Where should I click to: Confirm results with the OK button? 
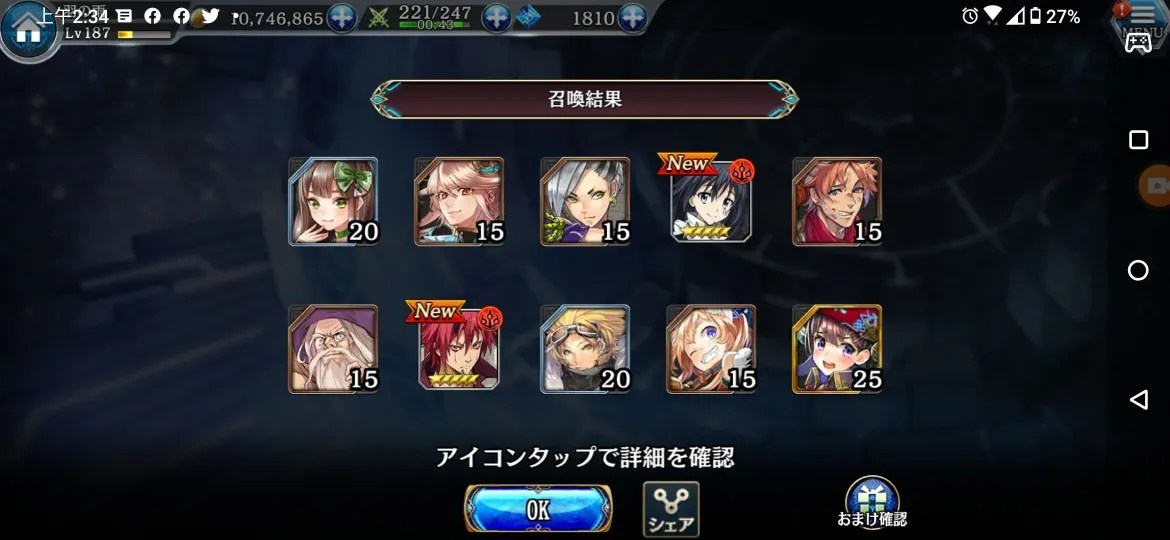click(537, 509)
